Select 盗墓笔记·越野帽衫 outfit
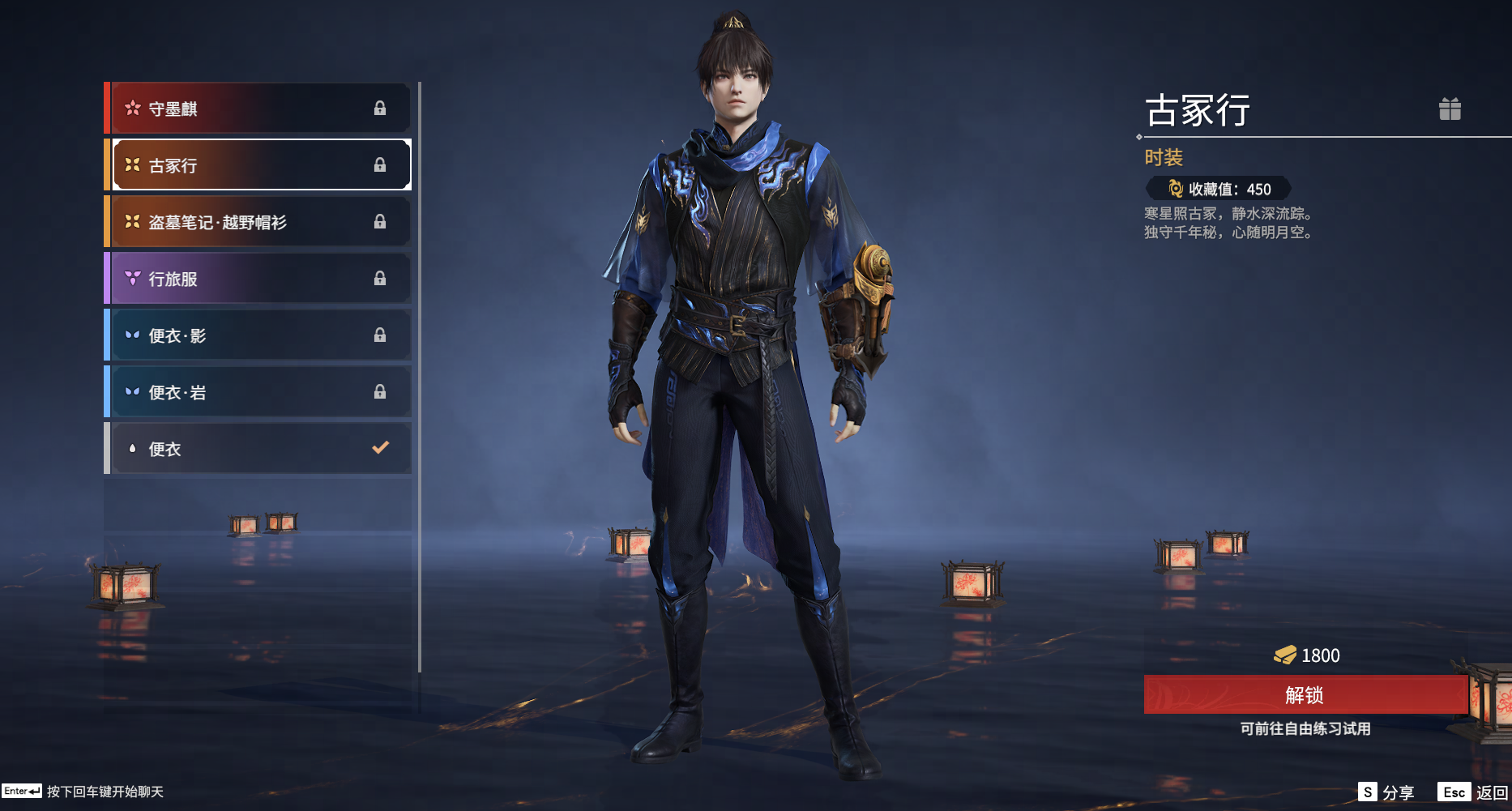 pos(259,222)
